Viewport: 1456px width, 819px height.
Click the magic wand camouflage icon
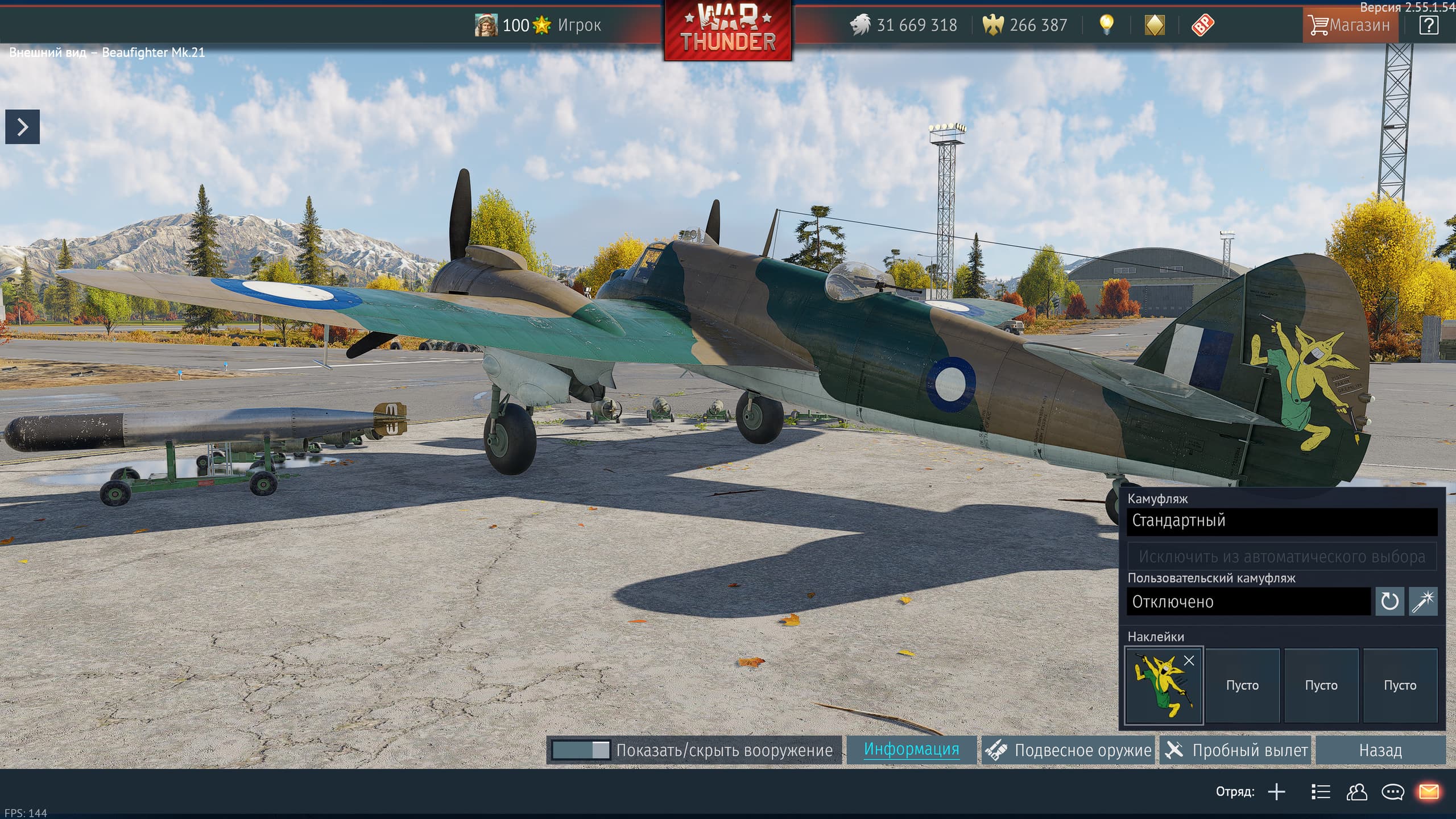1423,602
